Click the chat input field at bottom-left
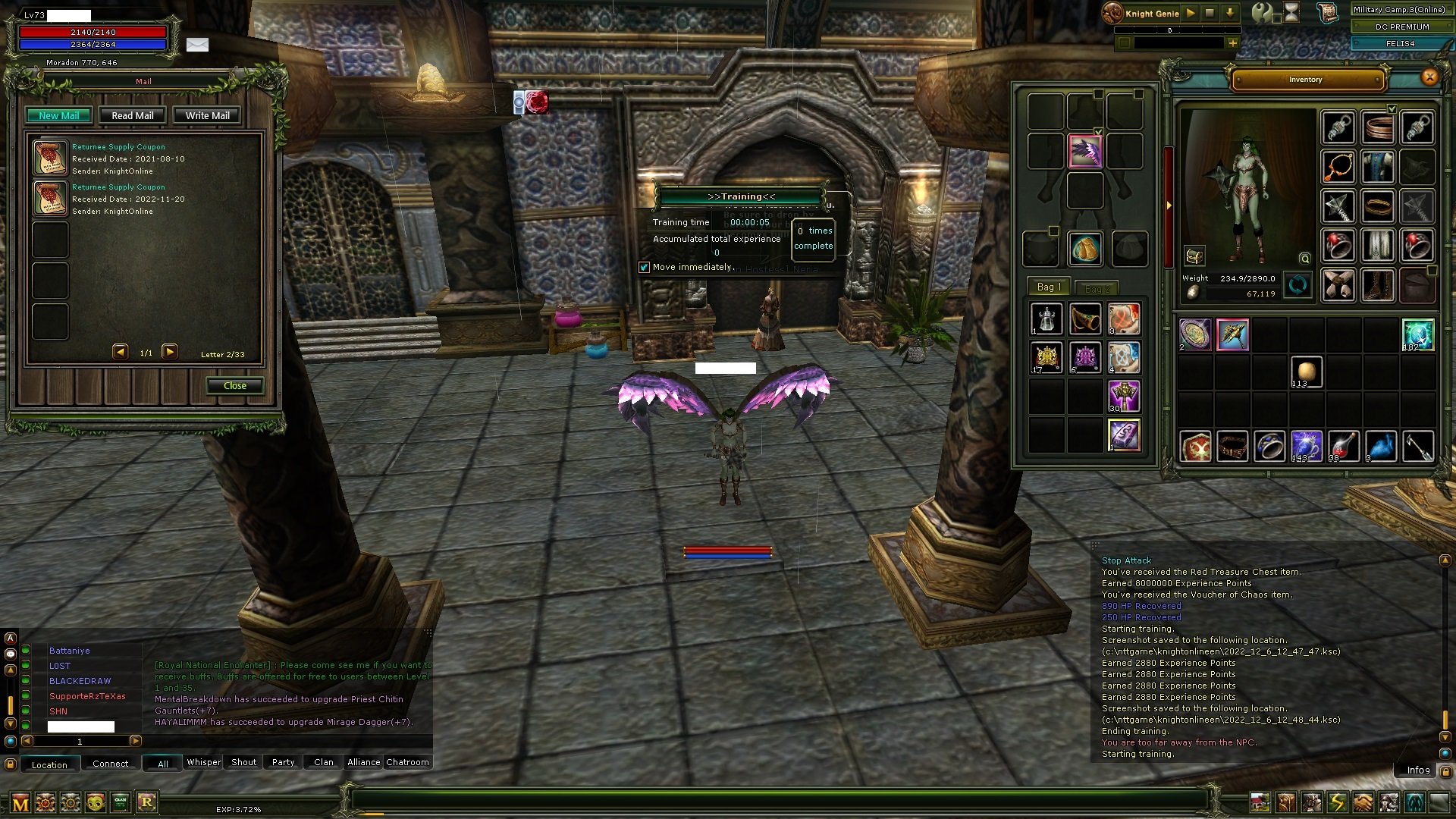 80,726
